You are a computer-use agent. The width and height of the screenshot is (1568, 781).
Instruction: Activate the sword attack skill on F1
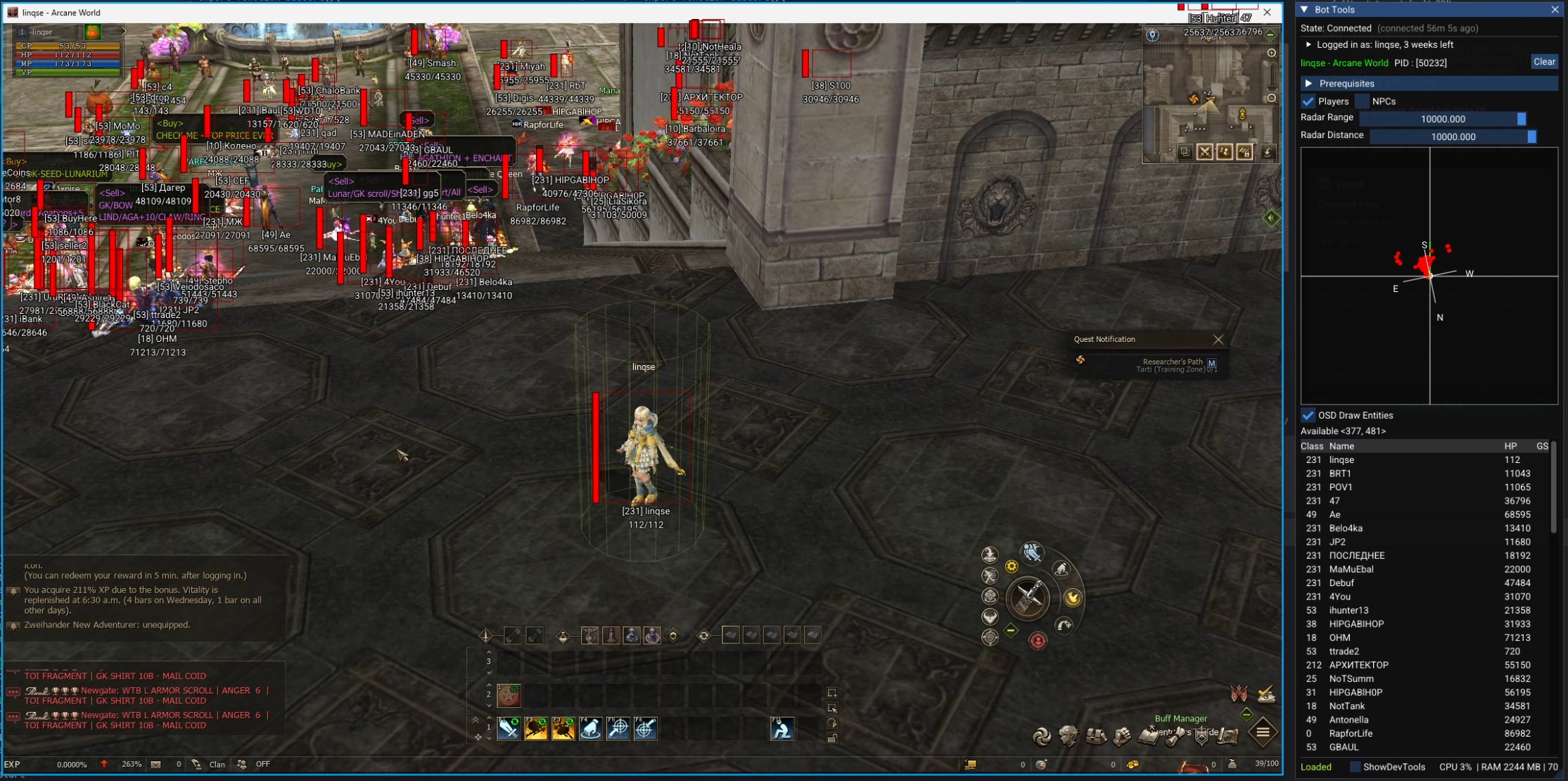click(509, 729)
